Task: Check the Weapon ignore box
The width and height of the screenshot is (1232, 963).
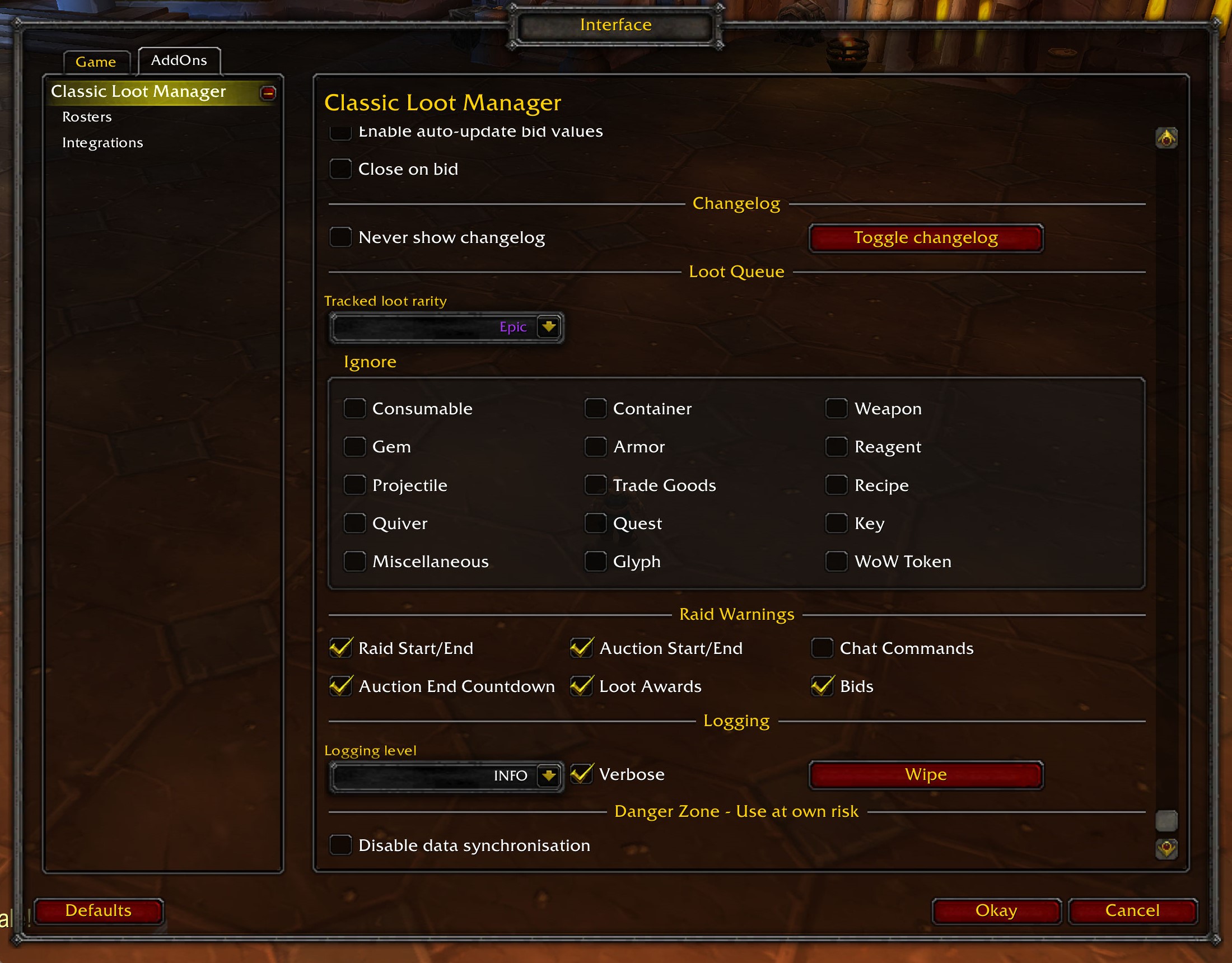Action: pos(837,408)
